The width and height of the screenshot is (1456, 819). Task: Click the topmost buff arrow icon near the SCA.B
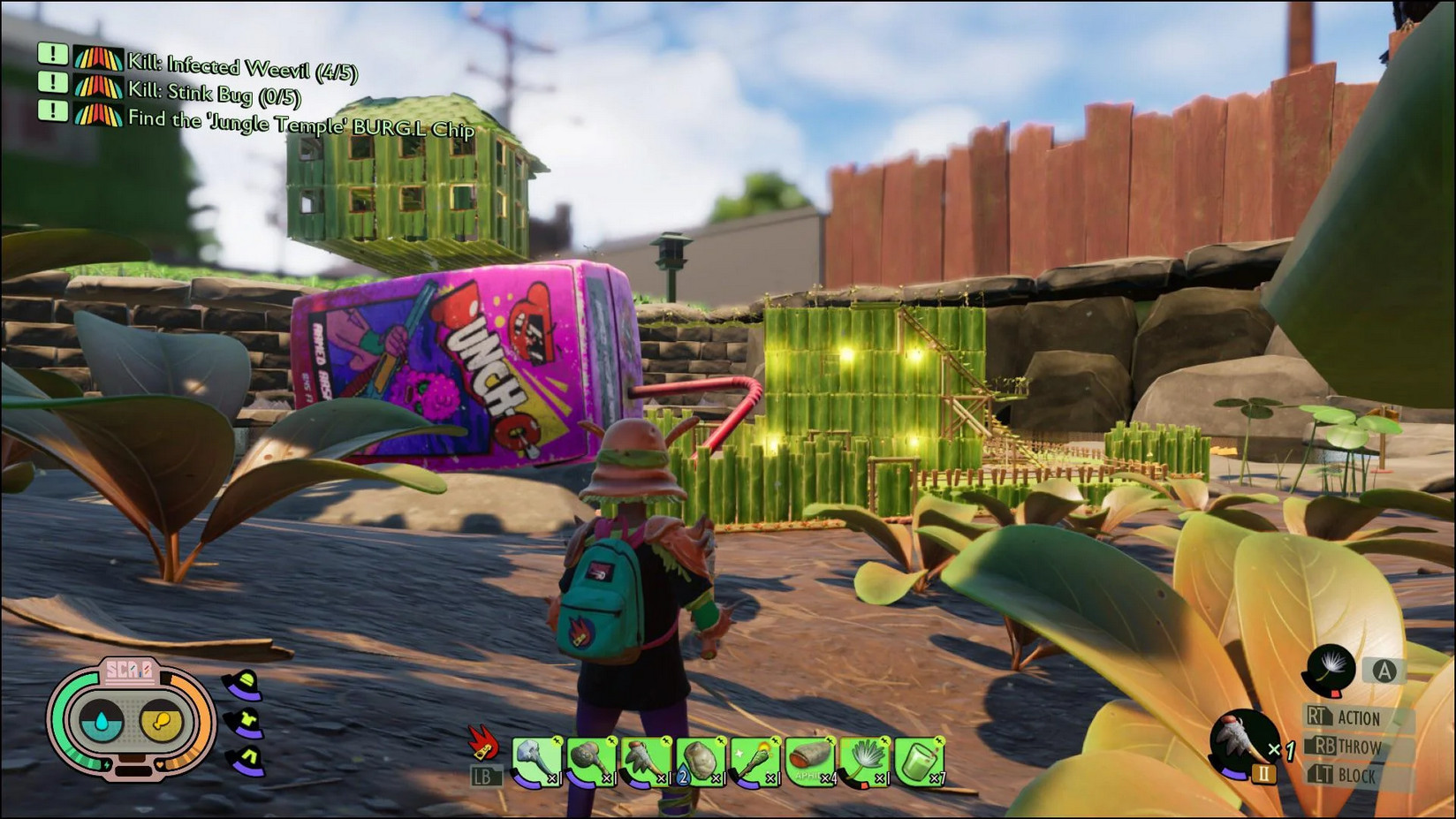[242, 686]
